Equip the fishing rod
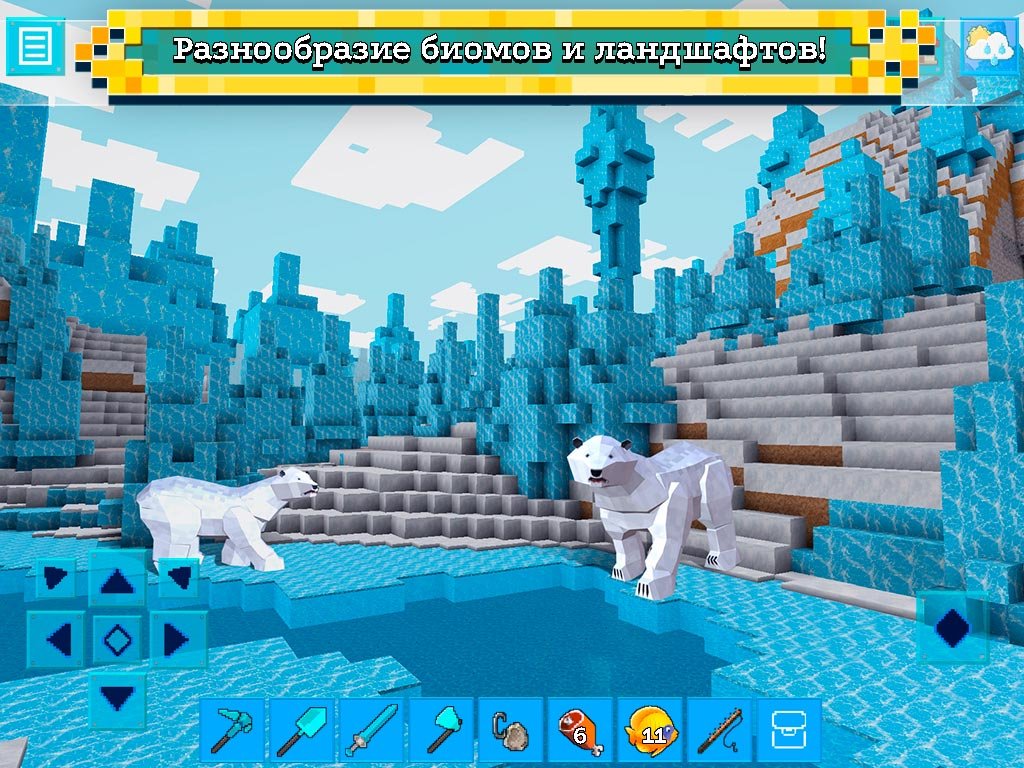This screenshot has height=768, width=1024. pyautogui.click(x=719, y=731)
